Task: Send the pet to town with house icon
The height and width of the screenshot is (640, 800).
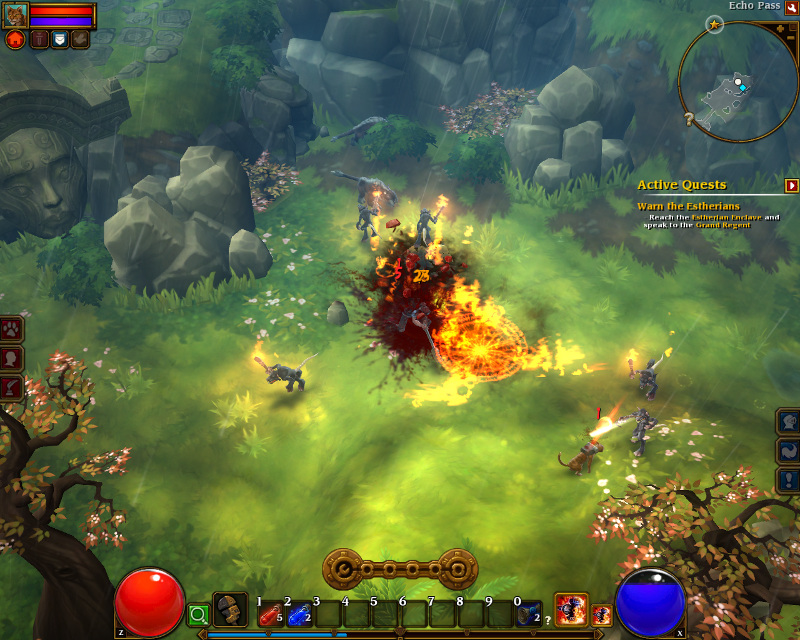Action: point(15,40)
